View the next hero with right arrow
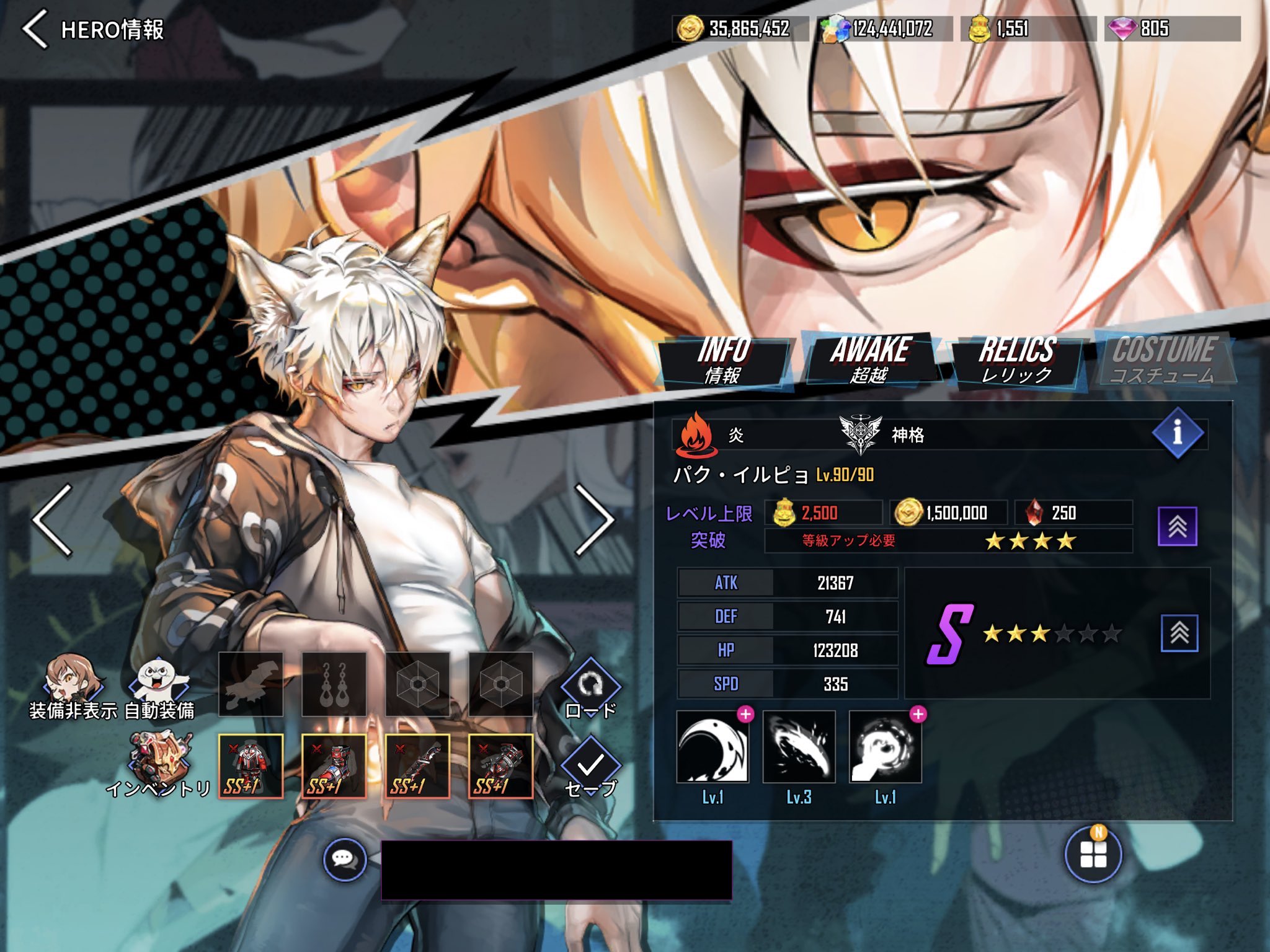The height and width of the screenshot is (952, 1270). (x=594, y=521)
